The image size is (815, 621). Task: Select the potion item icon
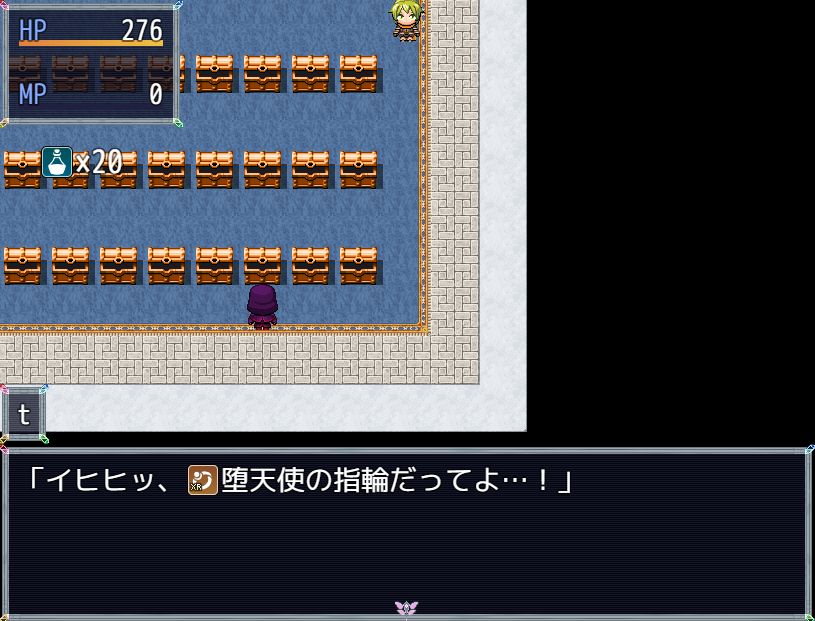click(57, 162)
